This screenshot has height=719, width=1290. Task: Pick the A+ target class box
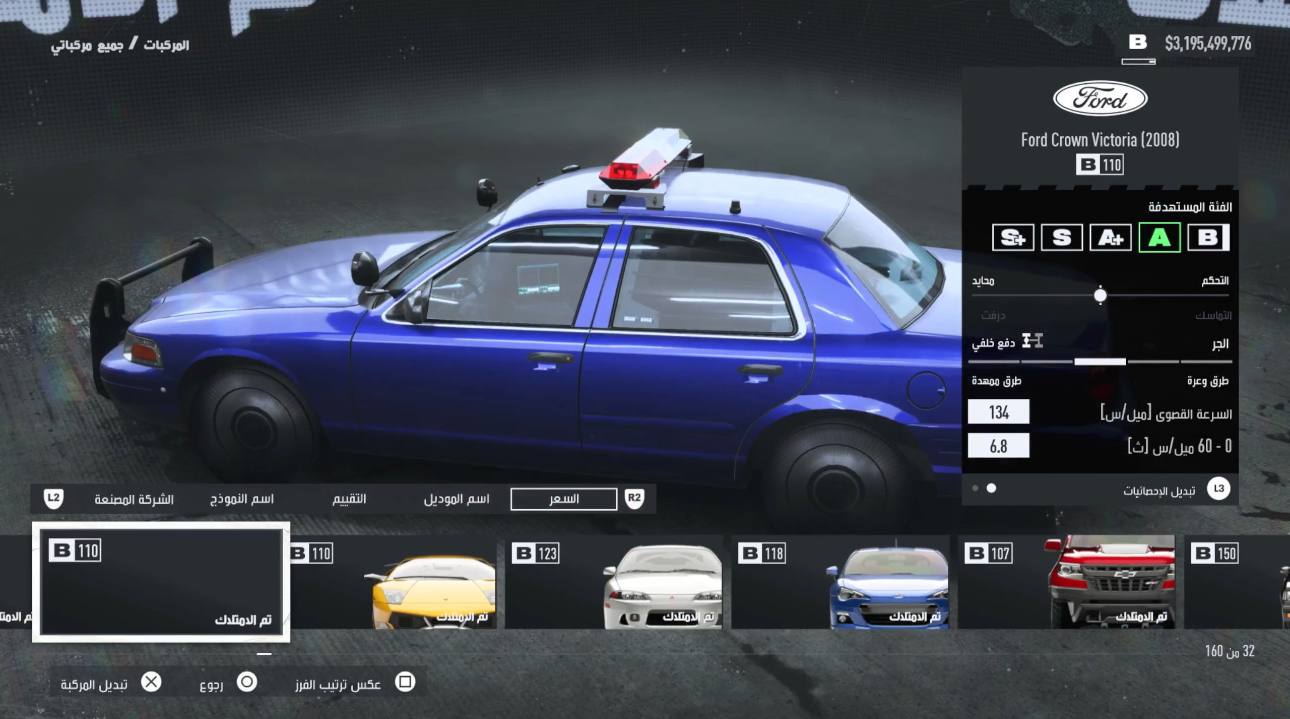[x=1110, y=237]
